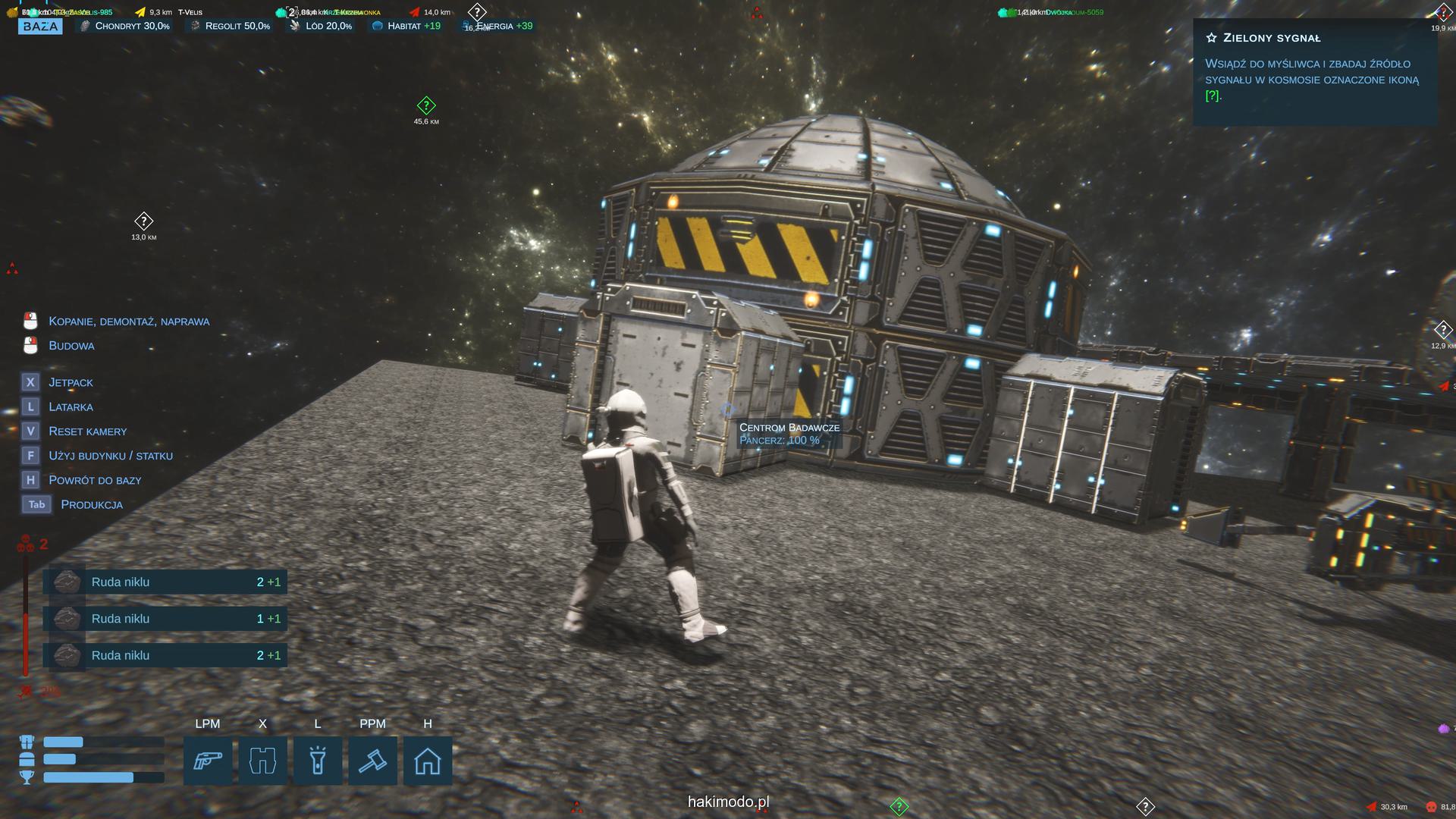The image size is (1456, 819).
Task: Activate the jetpack hotbar slot
Action: click(x=262, y=761)
